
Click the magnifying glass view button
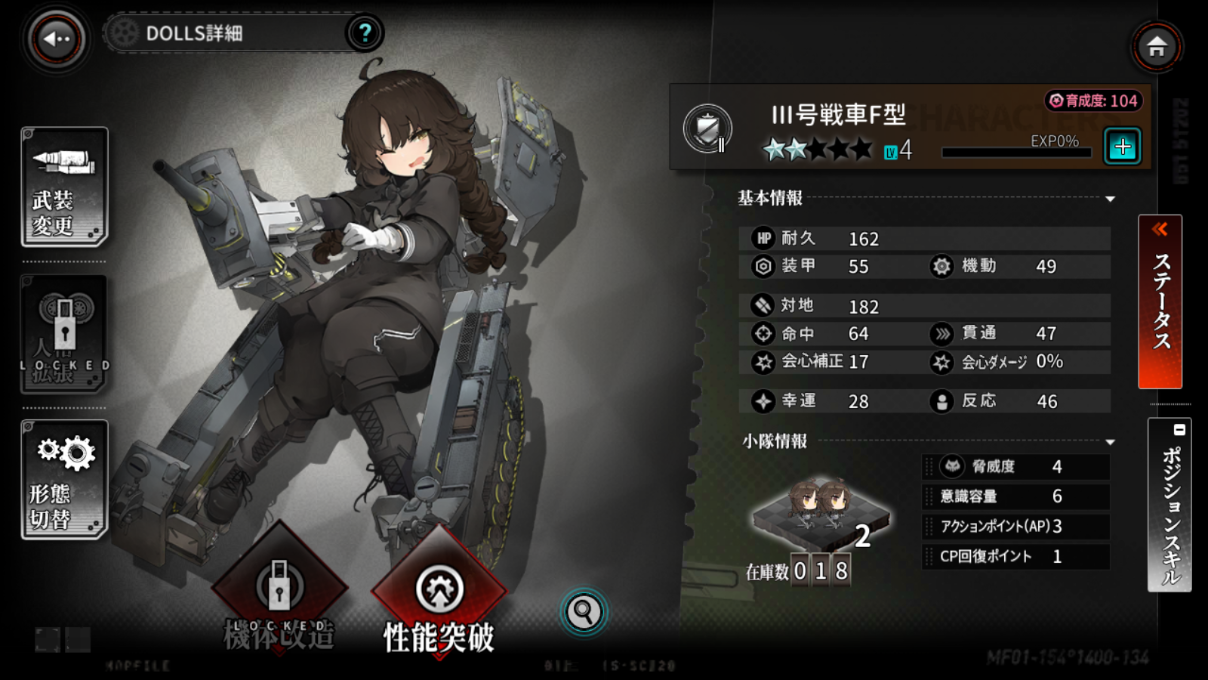(x=584, y=611)
